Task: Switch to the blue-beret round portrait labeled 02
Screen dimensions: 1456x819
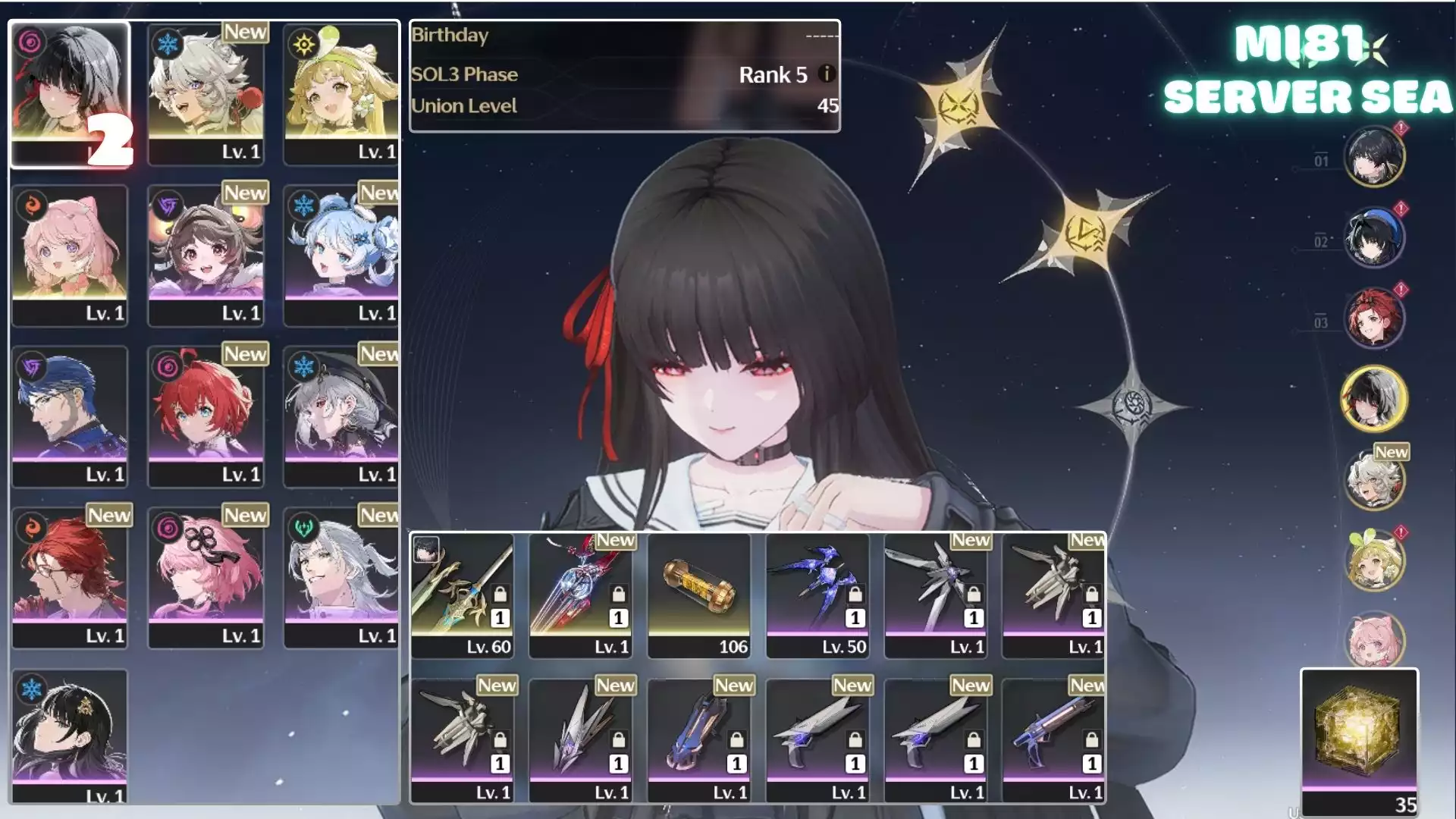Action: 1374,238
